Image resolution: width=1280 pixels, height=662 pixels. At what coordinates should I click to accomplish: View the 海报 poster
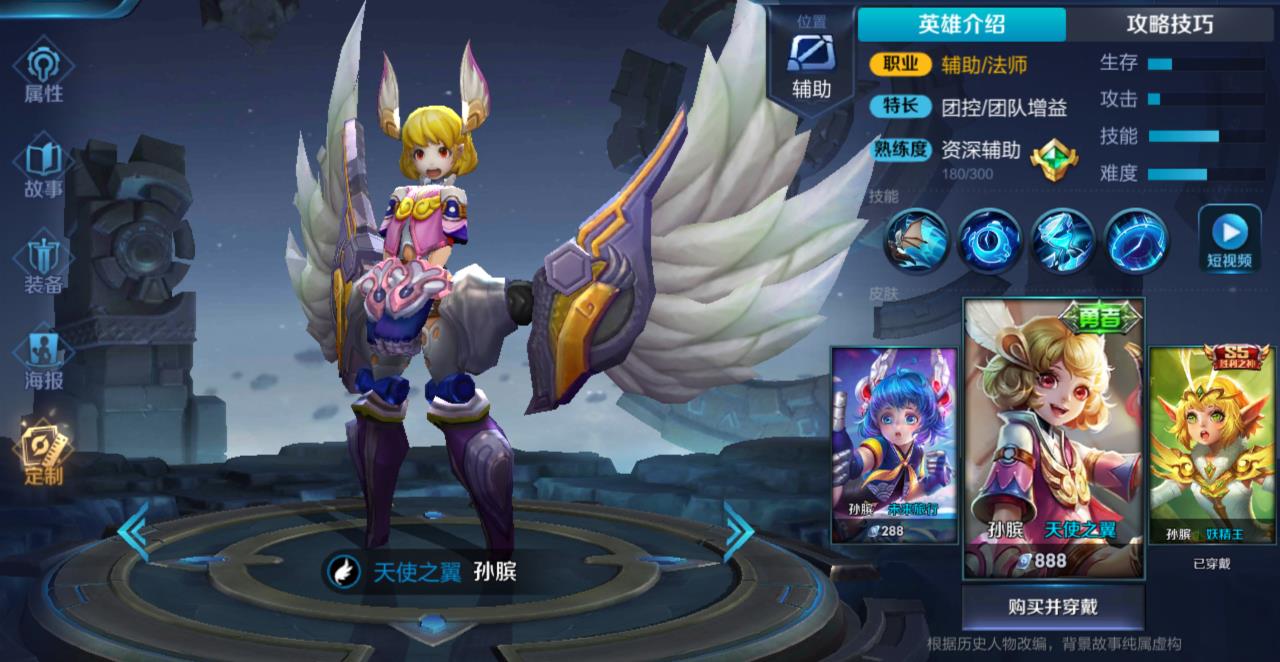(43, 358)
